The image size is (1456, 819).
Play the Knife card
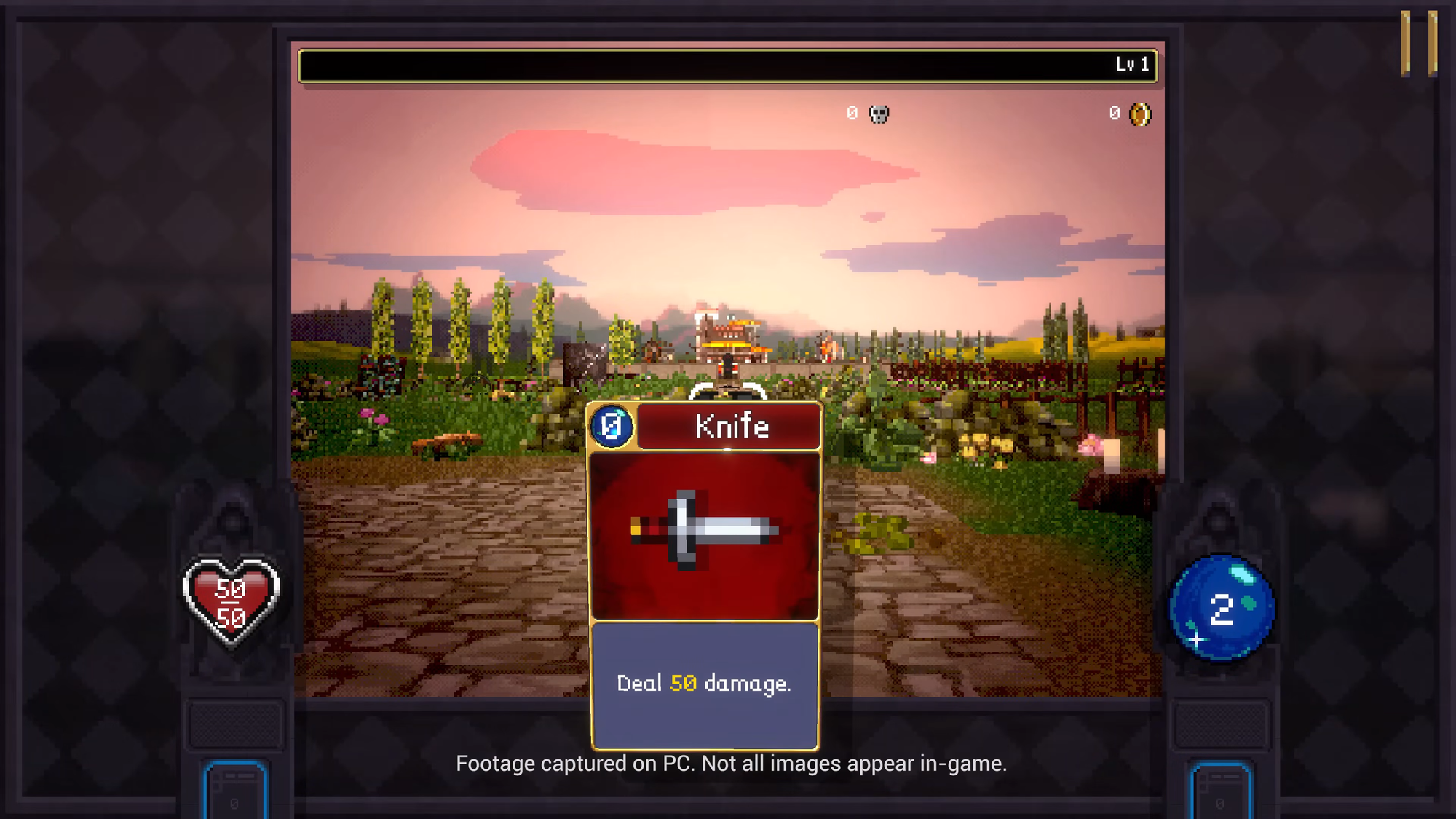pyautogui.click(x=705, y=575)
